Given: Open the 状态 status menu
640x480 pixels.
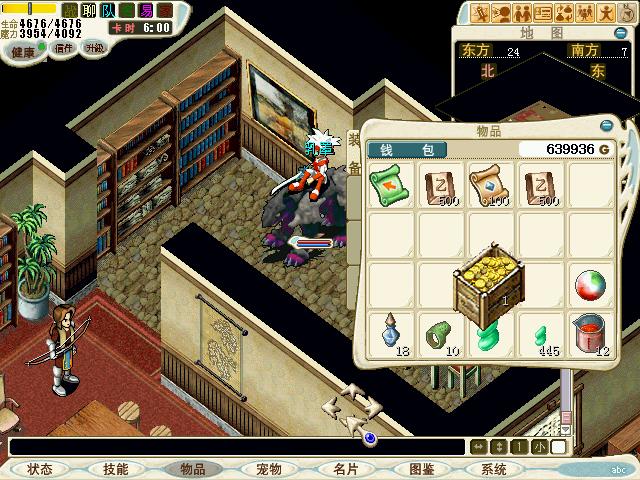Looking at the screenshot, I should (x=40, y=469).
